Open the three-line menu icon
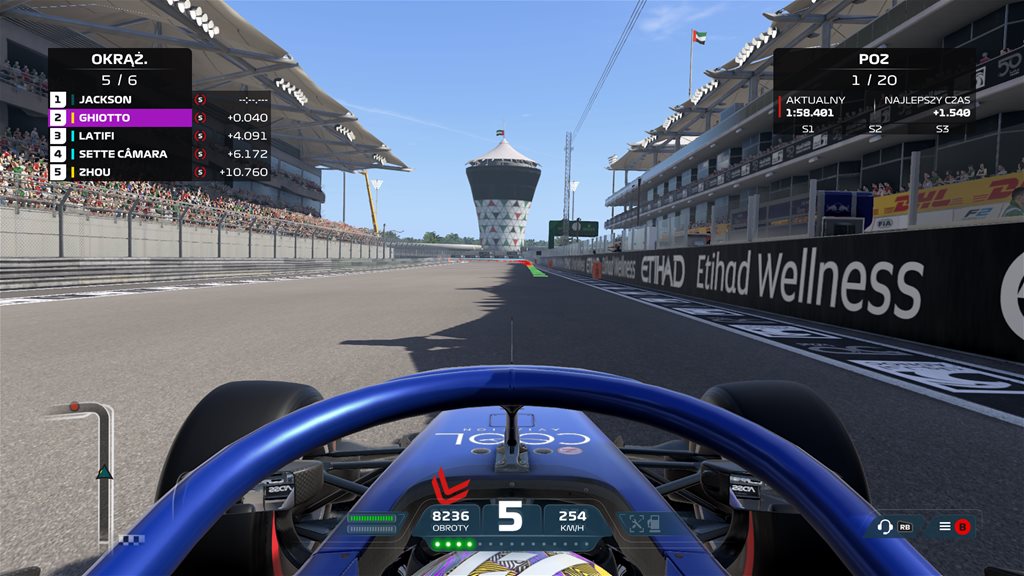Viewport: 1024px width, 576px height. 944,526
